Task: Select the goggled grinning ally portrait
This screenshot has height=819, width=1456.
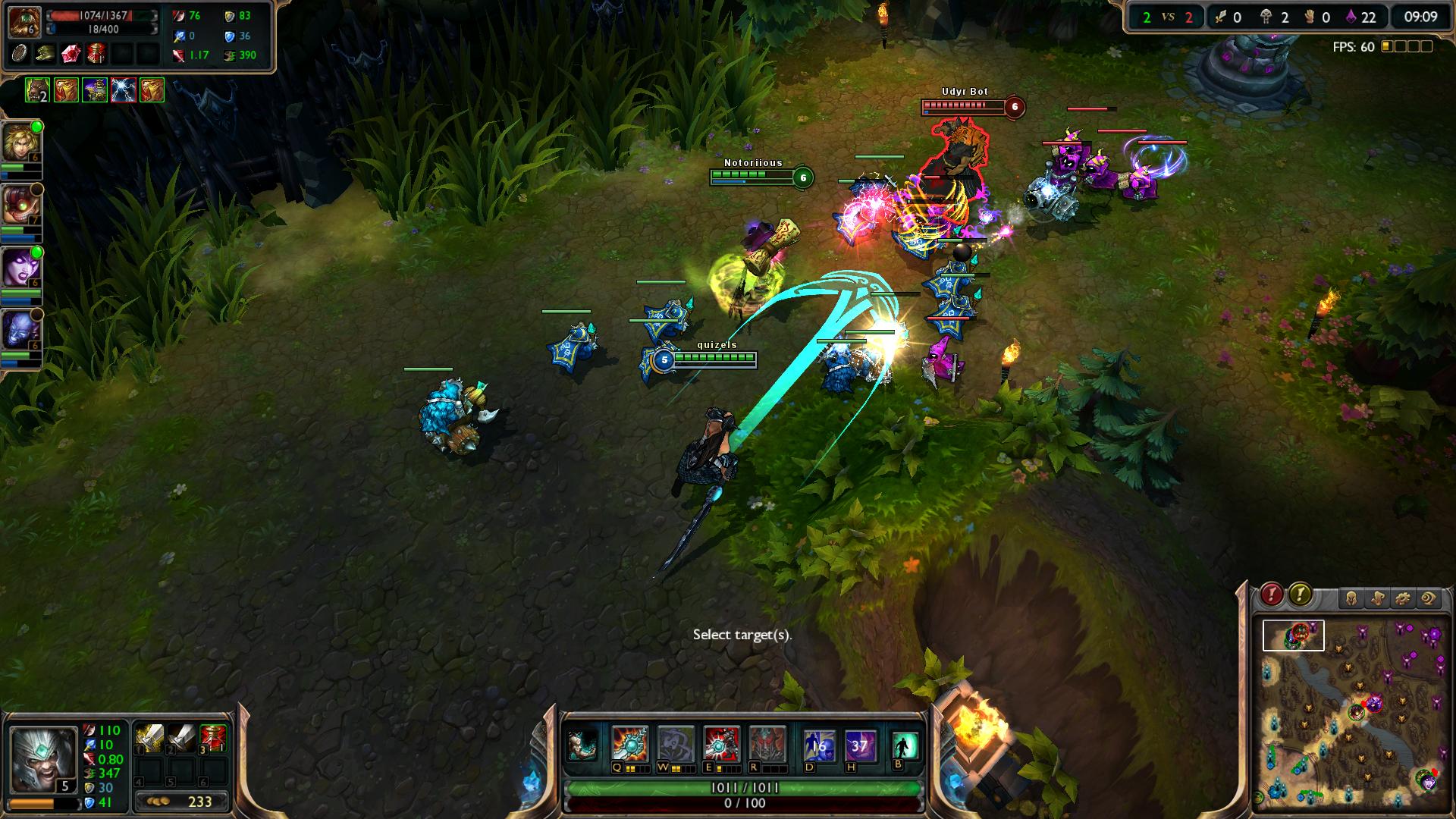Action: pyautogui.click(x=20, y=205)
